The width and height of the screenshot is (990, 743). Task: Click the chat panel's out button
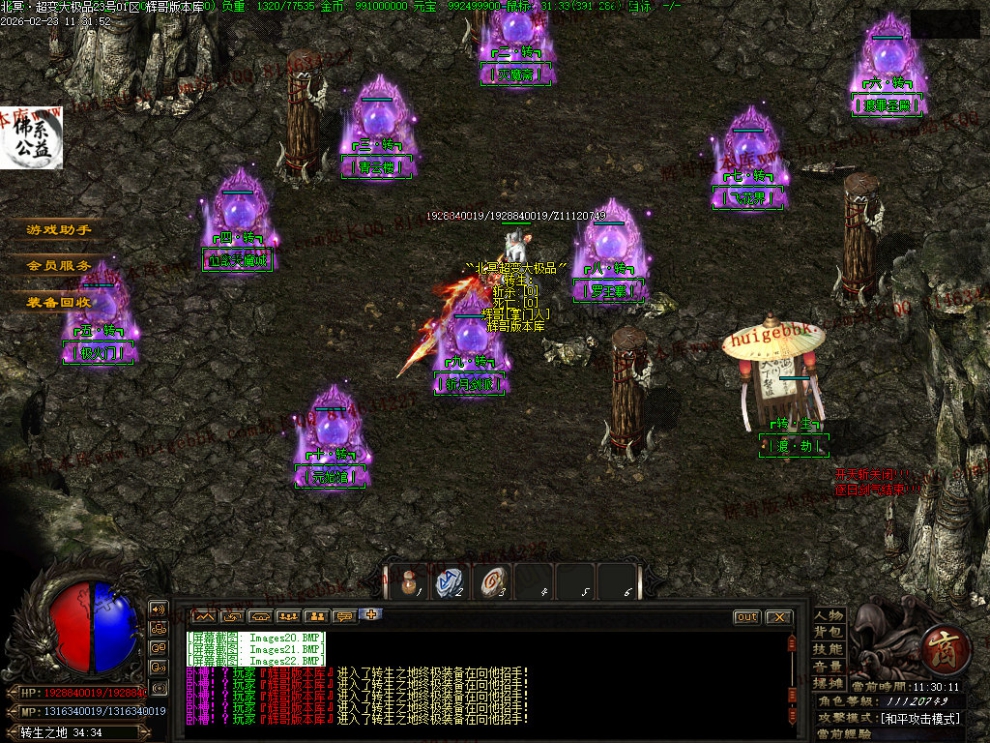(747, 617)
